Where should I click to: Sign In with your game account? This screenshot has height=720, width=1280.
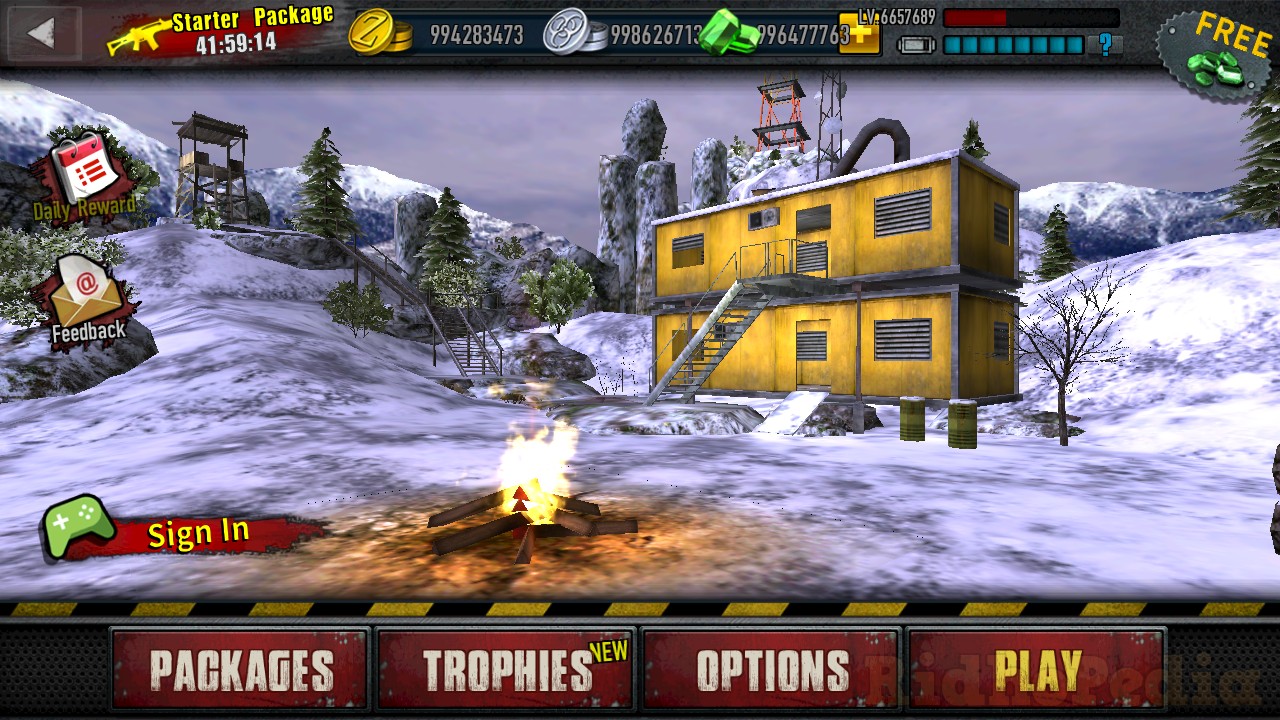(x=196, y=533)
